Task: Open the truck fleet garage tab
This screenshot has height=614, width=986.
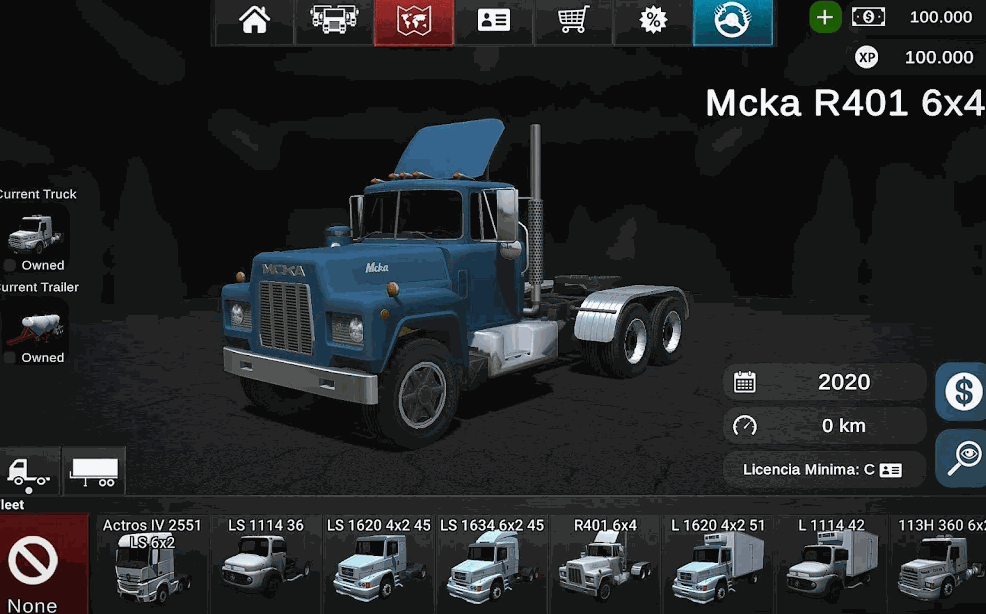Action: (334, 21)
